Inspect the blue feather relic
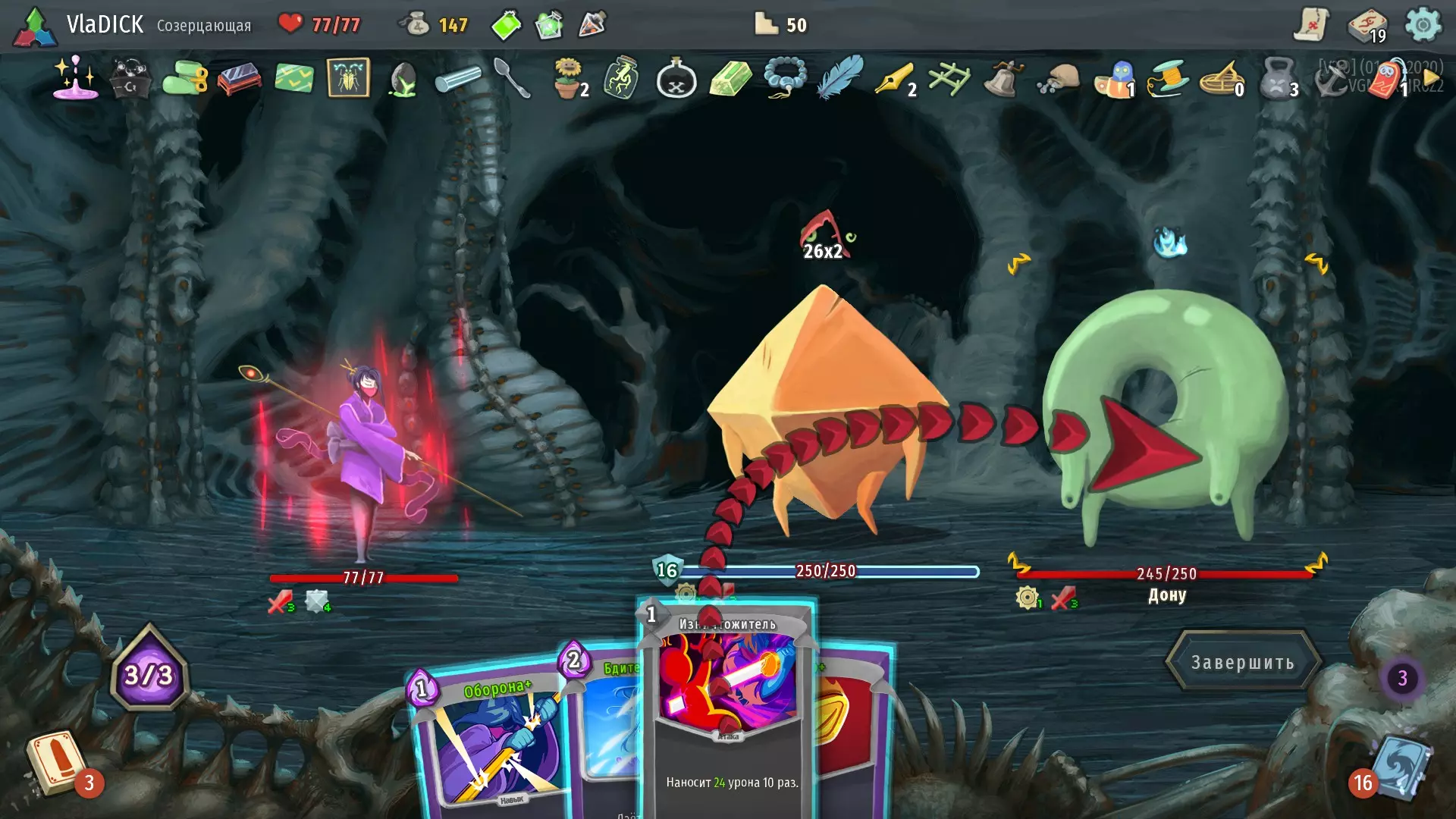 tap(840, 77)
